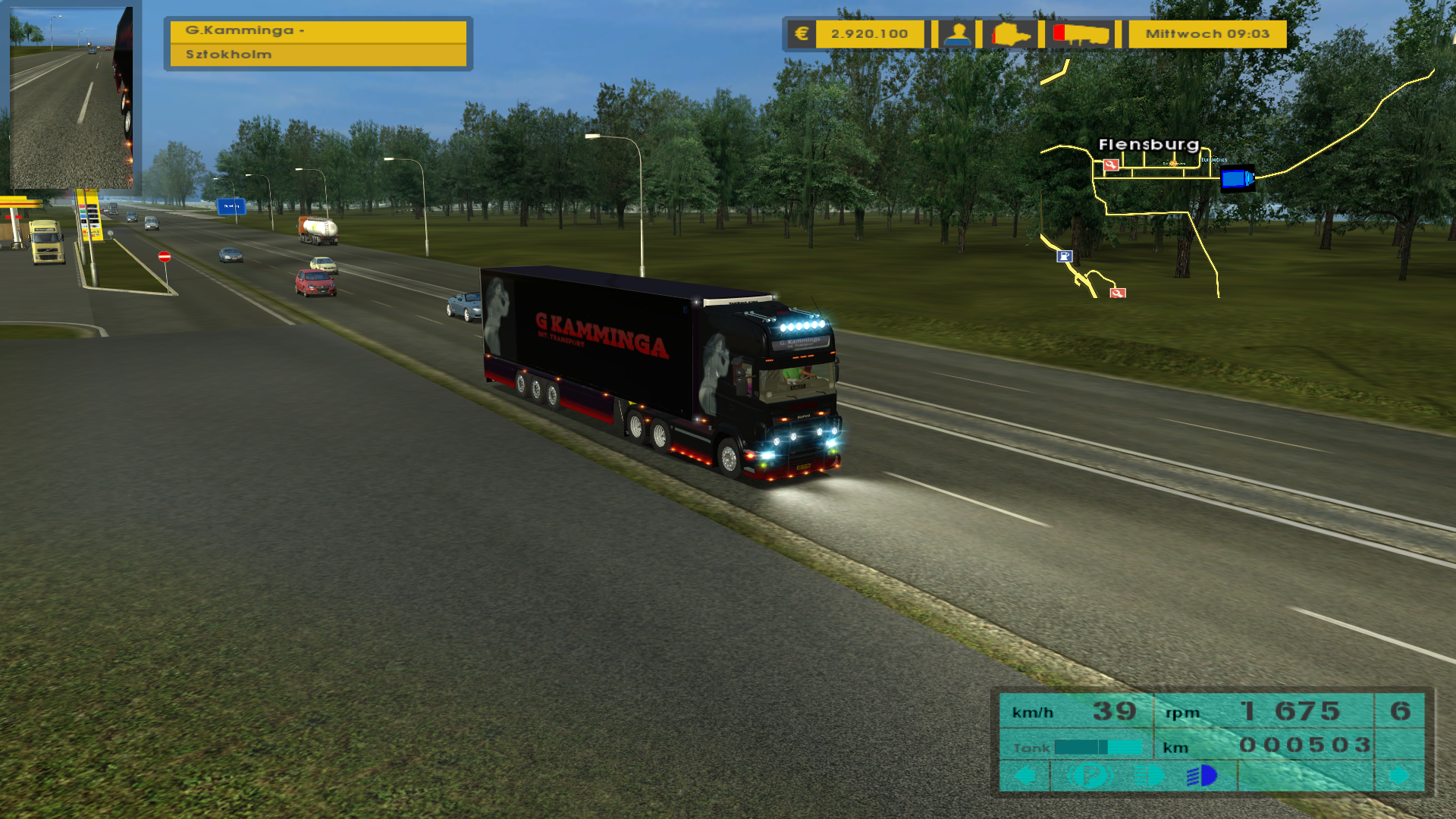
Task: Click the rear-view mirror camera thumbnail
Action: 71,97
